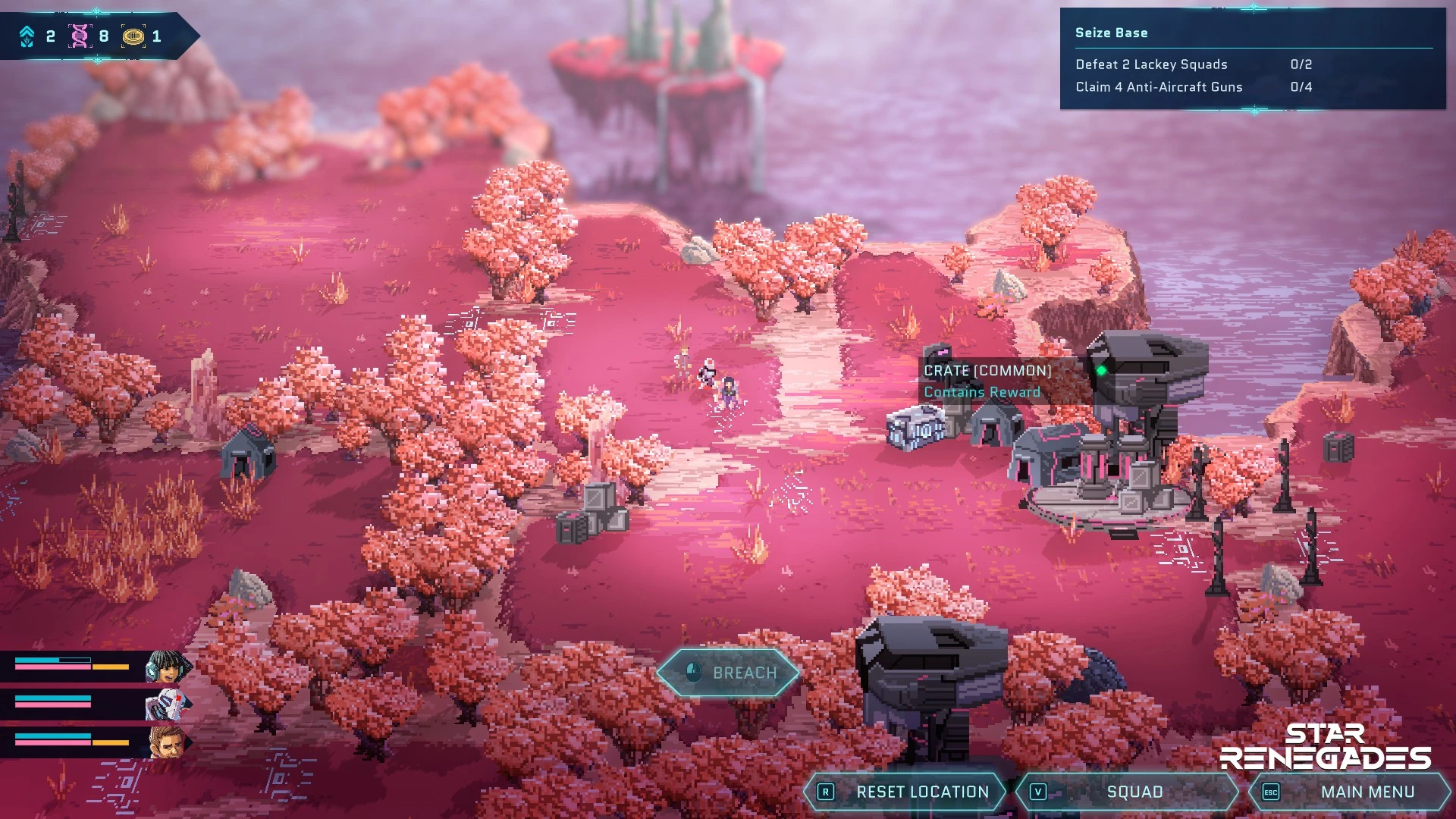Image resolution: width=1456 pixels, height=819 pixels.
Task: Select the dark-haired woman squad portrait
Action: coord(167,667)
